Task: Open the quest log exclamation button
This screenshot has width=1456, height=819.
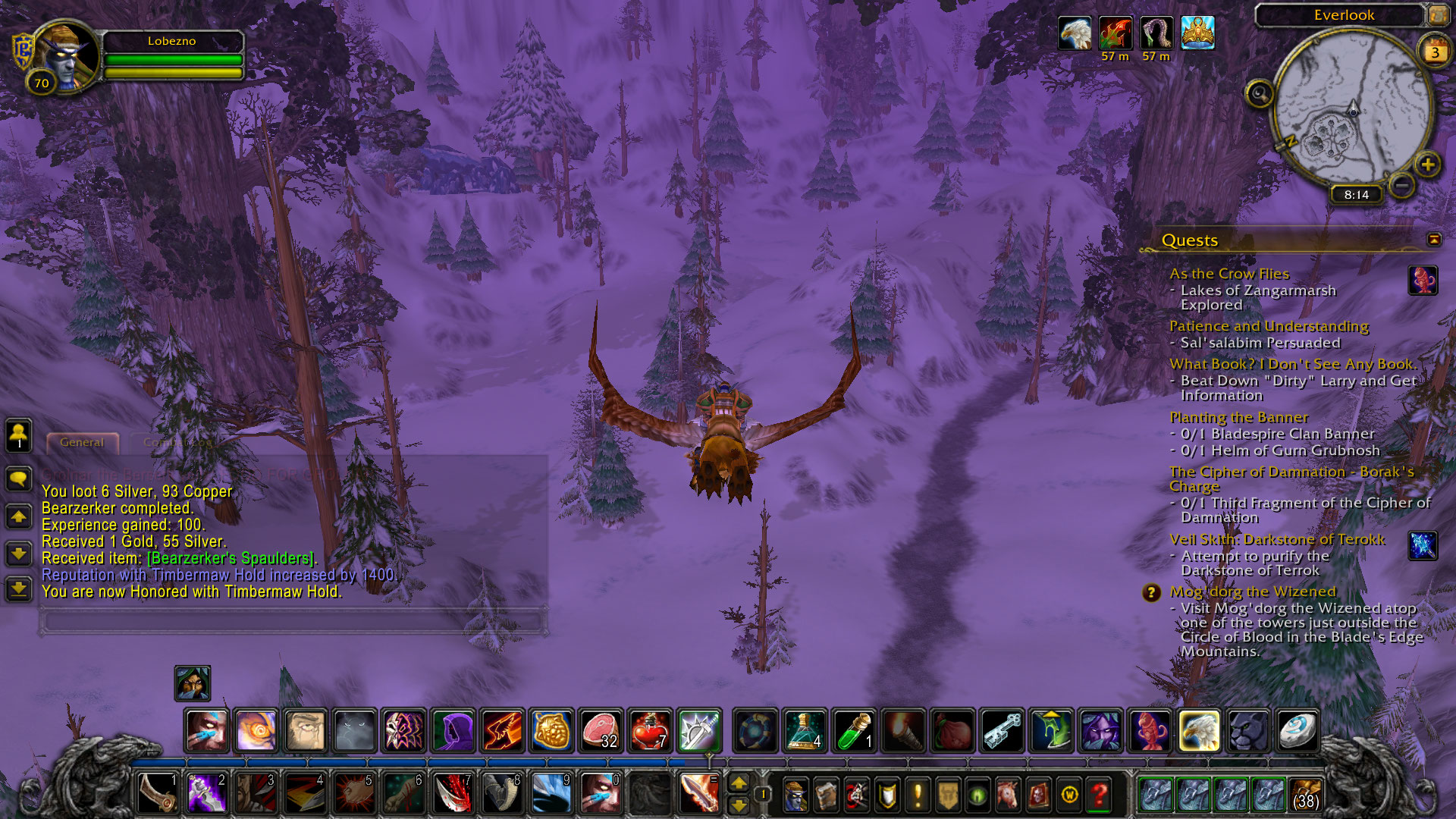Action: point(918,795)
